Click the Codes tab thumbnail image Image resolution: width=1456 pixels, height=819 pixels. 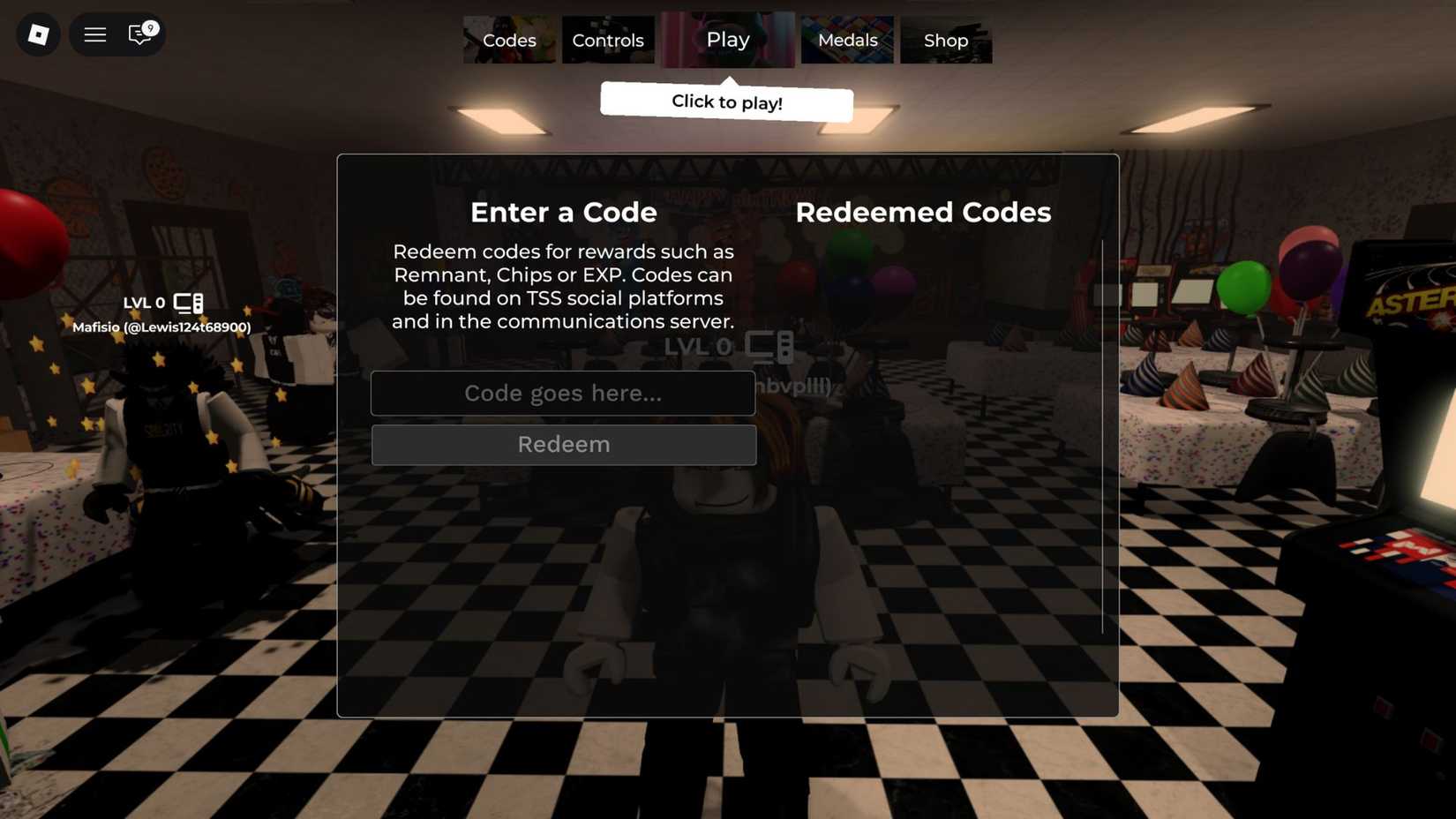[508, 40]
